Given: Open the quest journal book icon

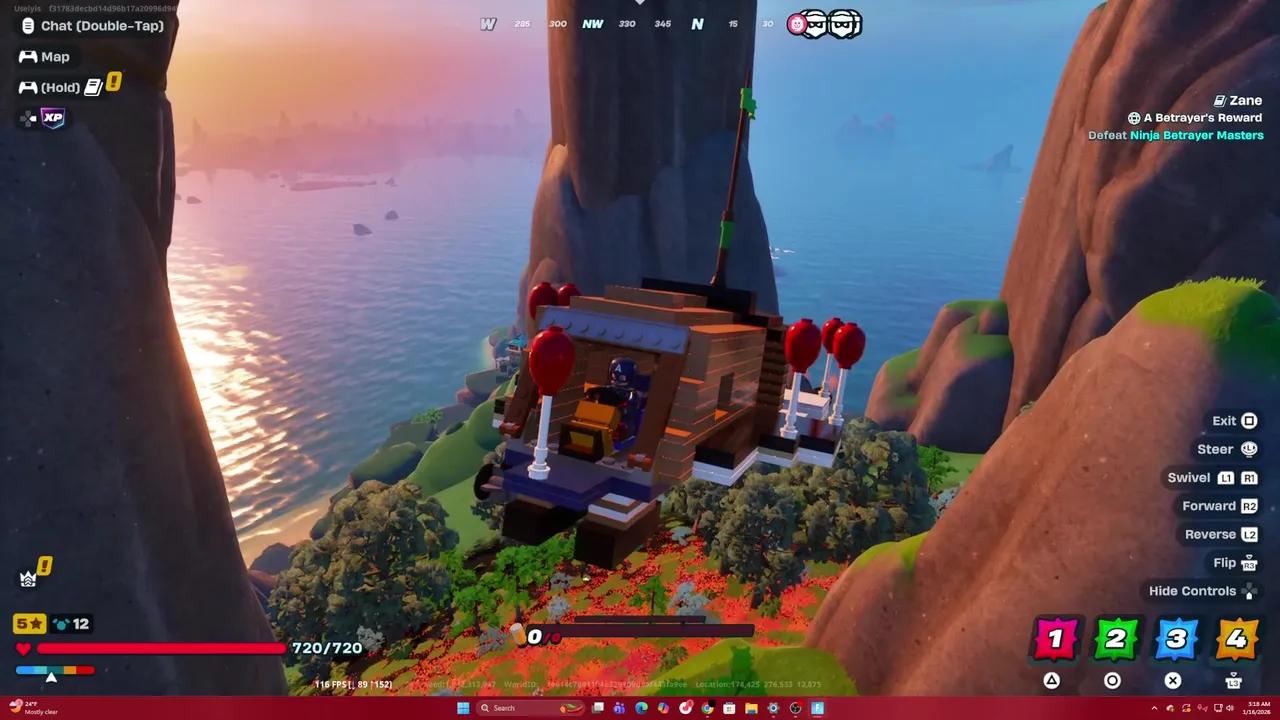Looking at the screenshot, I should [x=93, y=86].
